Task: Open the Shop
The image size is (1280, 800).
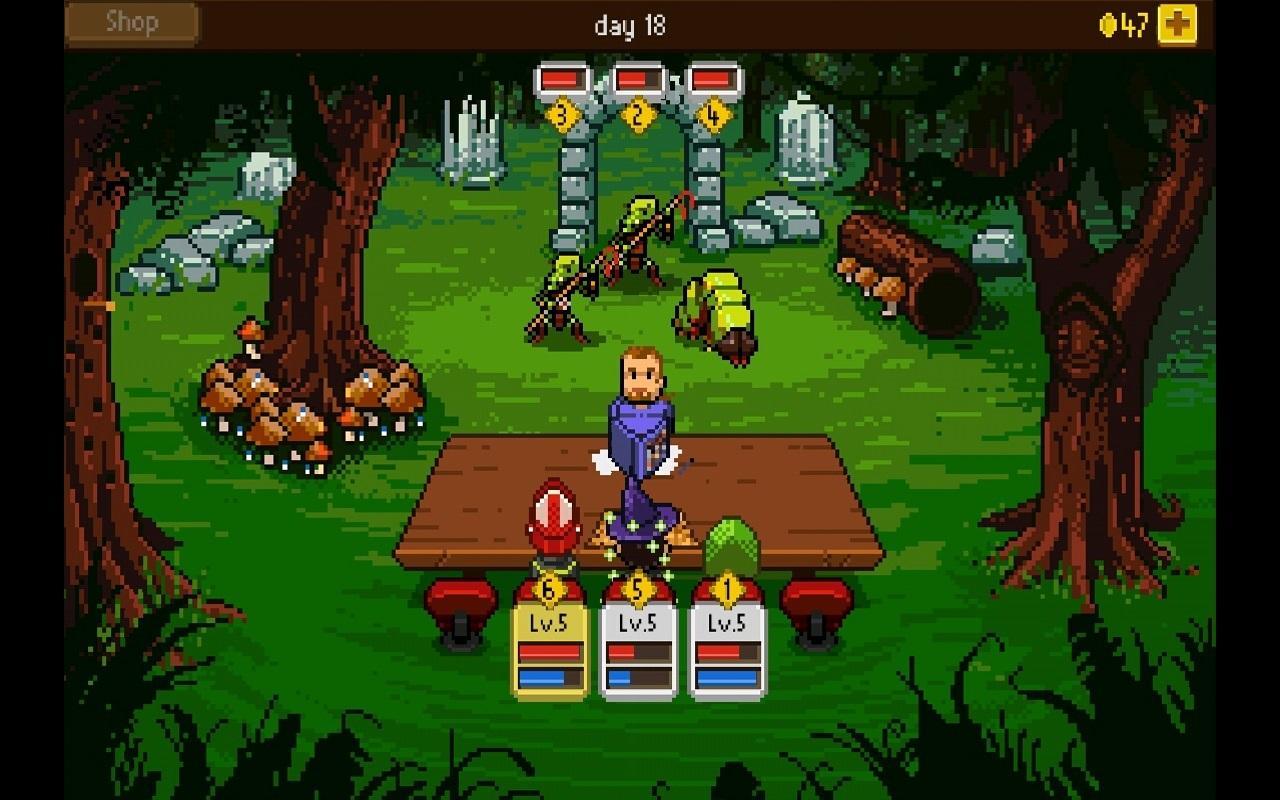Action: [130, 22]
